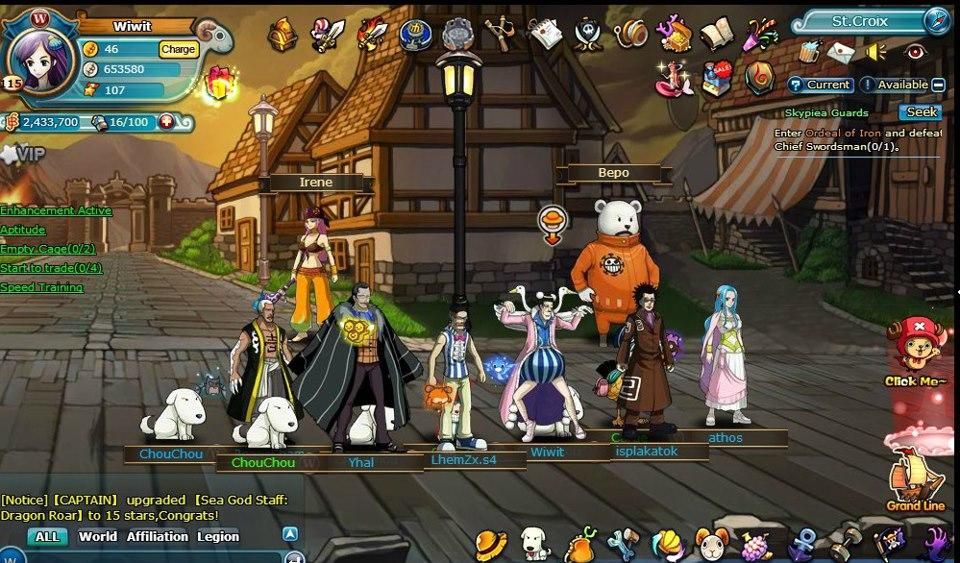Viewport: 960px width, 563px height.
Task: Click the Charge button
Action: (178, 49)
